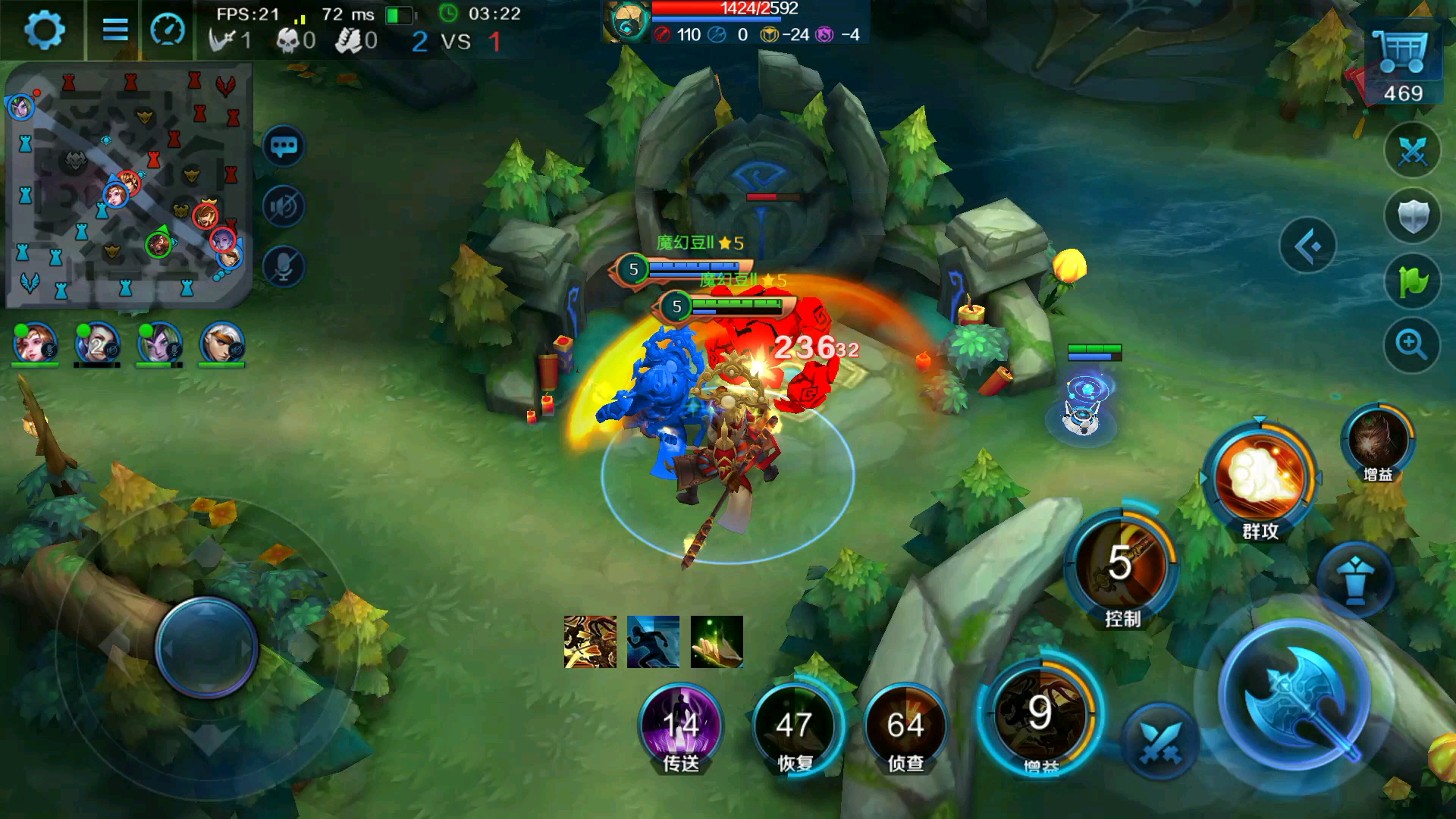The width and height of the screenshot is (1456, 819).
Task: Use the 侦查 scout skill
Action: click(905, 726)
